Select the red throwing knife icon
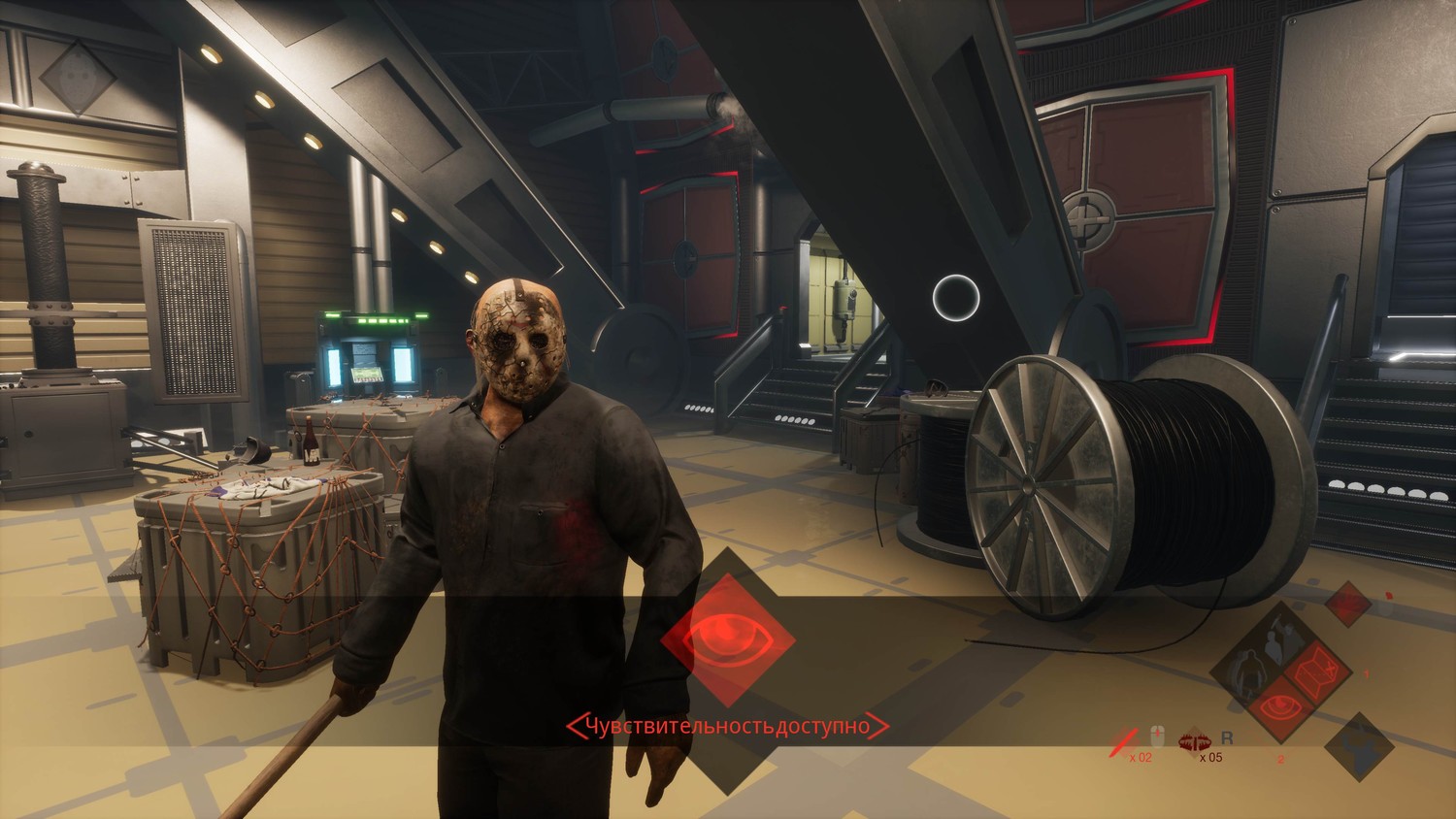Screen dimensions: 1456x819 tap(1124, 742)
